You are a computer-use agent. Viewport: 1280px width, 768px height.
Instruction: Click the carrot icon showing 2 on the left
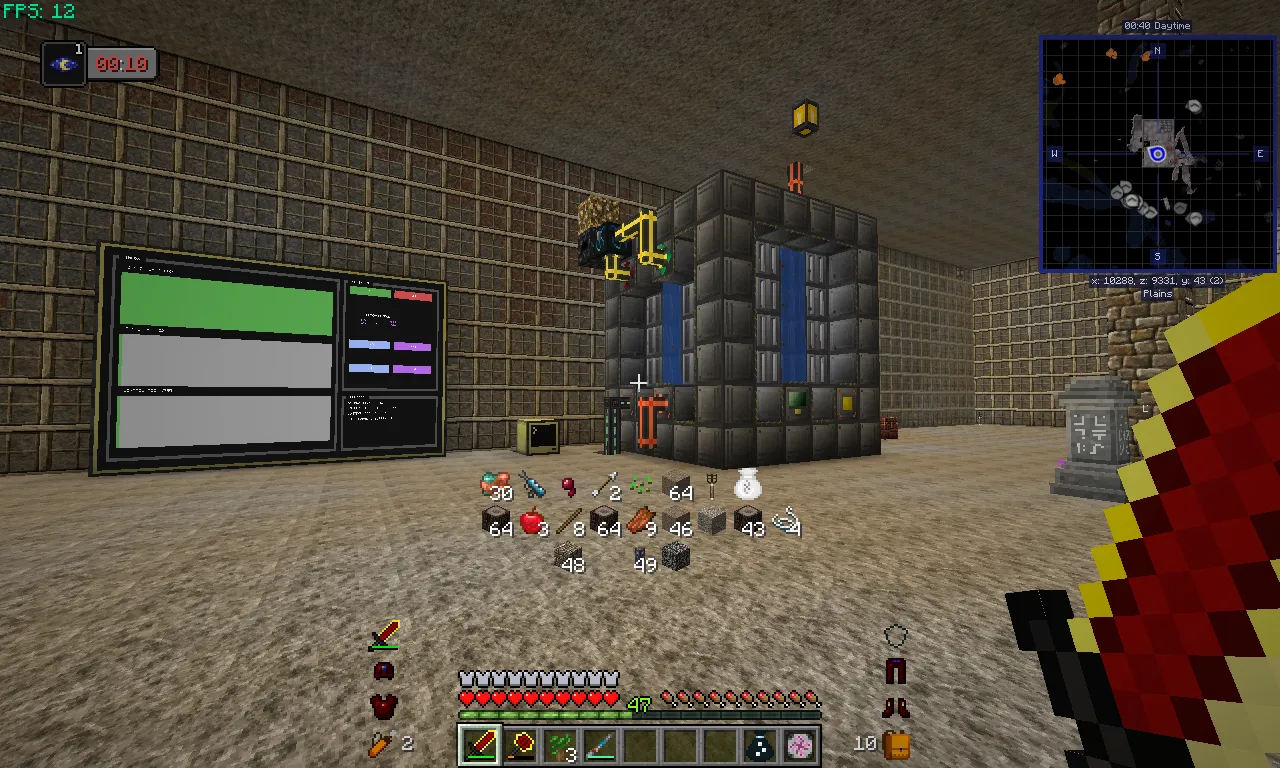point(383,743)
